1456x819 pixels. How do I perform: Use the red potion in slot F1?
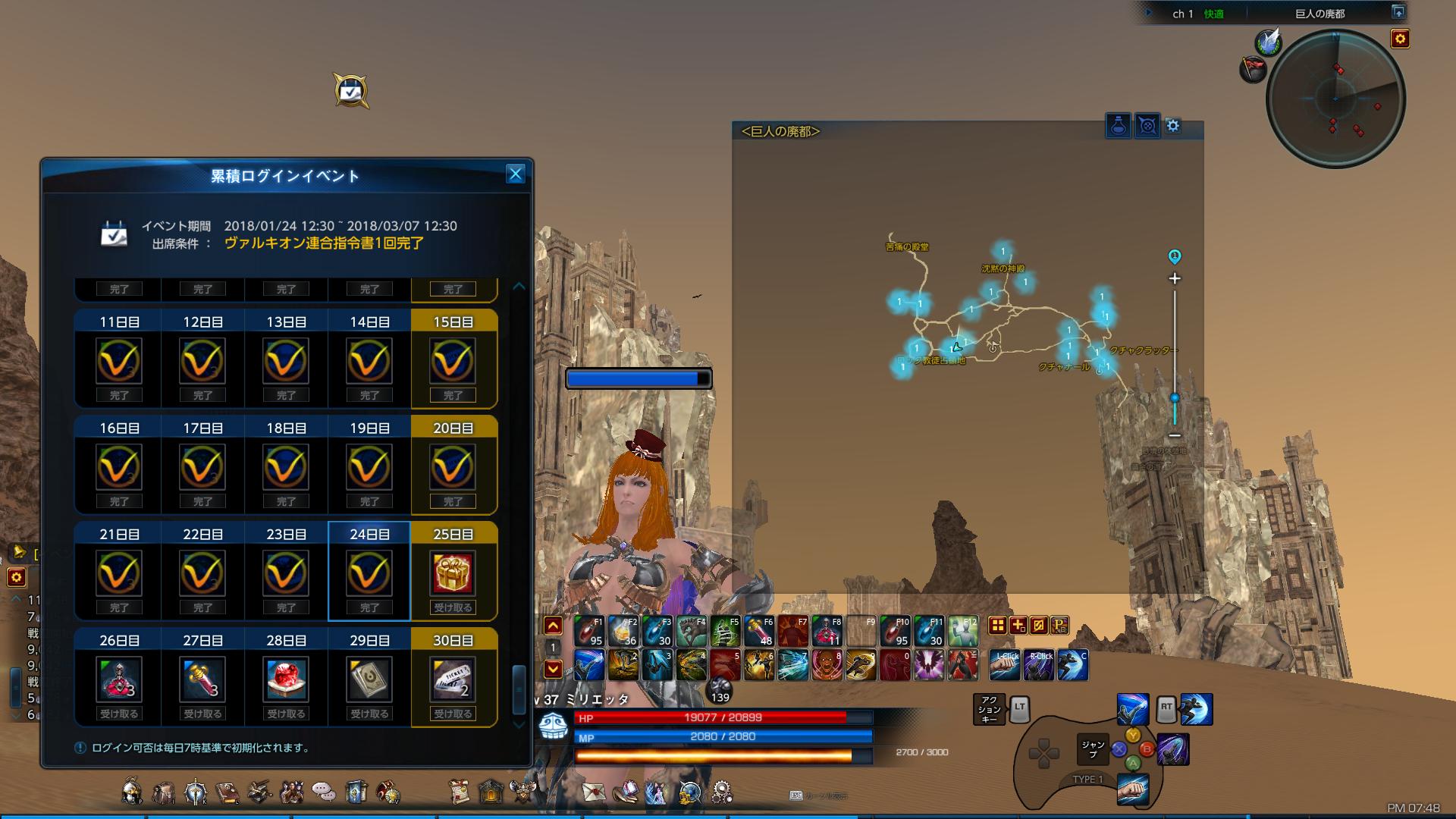(x=588, y=631)
